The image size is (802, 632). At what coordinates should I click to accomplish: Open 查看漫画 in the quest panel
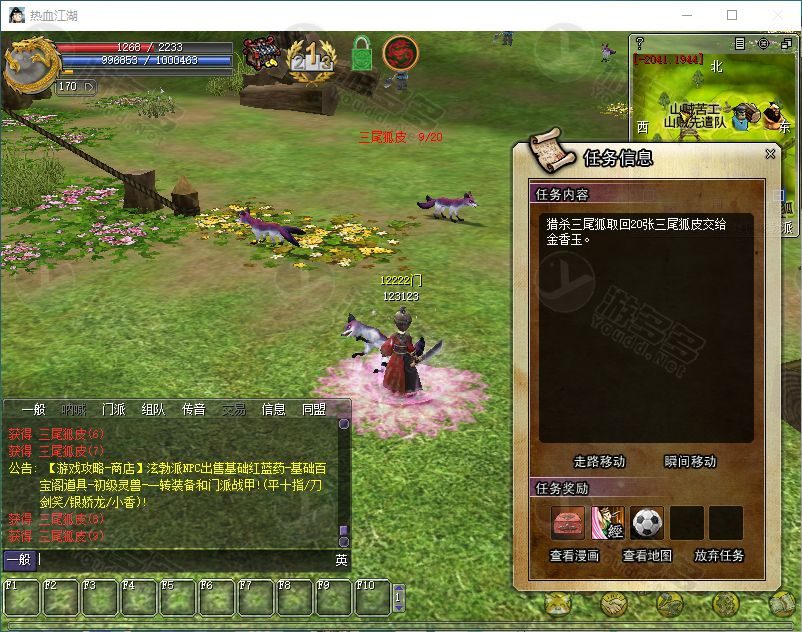pyautogui.click(x=575, y=555)
